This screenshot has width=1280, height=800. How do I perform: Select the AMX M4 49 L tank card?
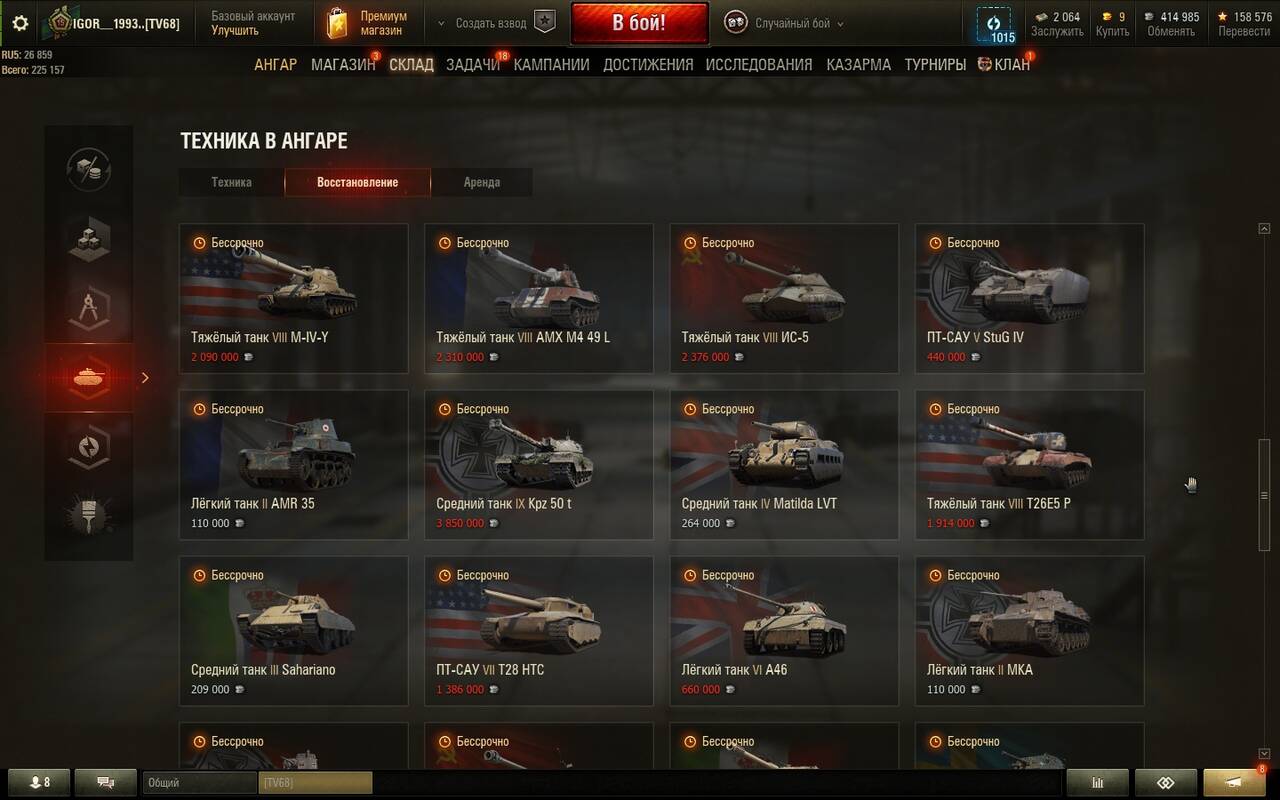click(x=539, y=298)
